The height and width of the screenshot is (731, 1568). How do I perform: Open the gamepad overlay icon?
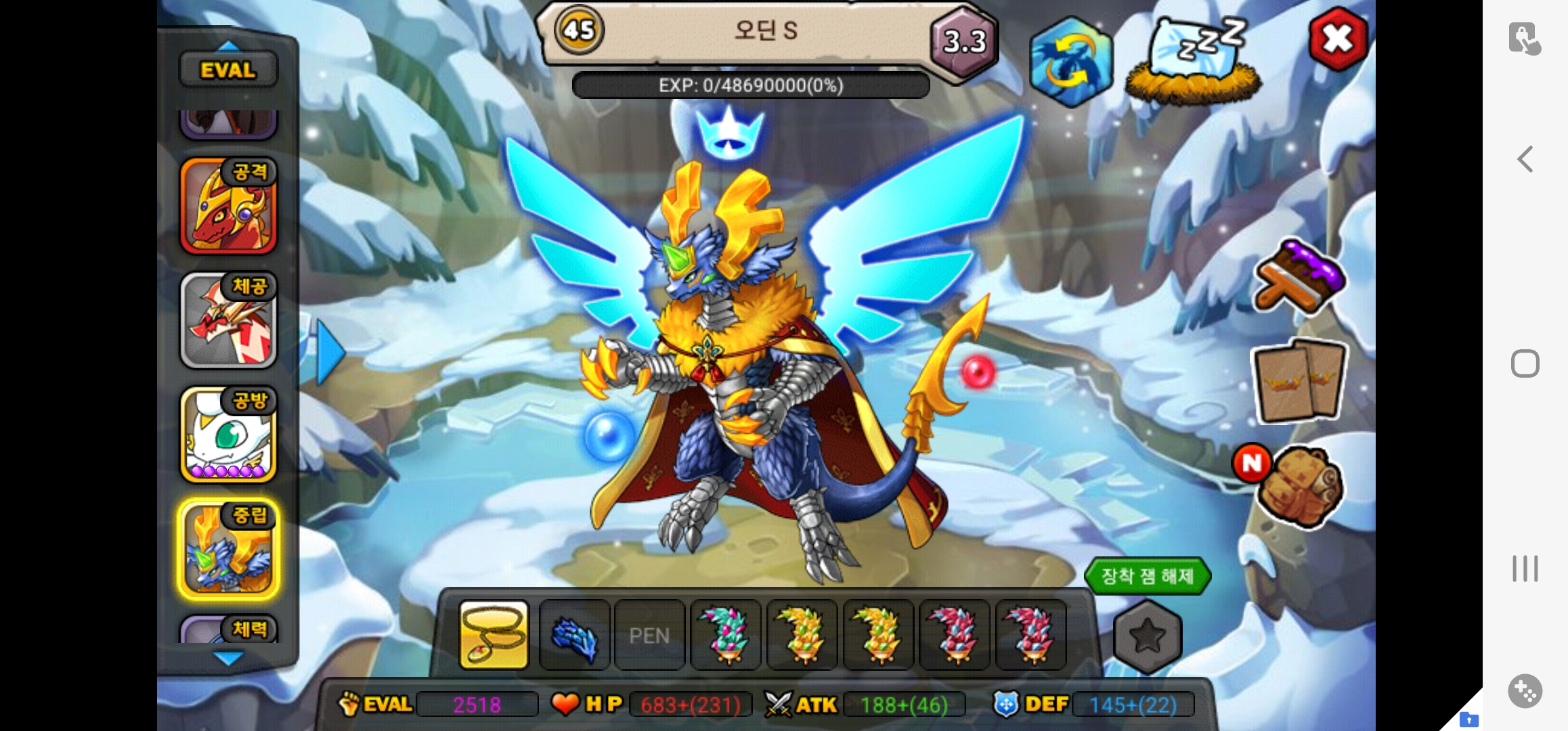[1525, 691]
